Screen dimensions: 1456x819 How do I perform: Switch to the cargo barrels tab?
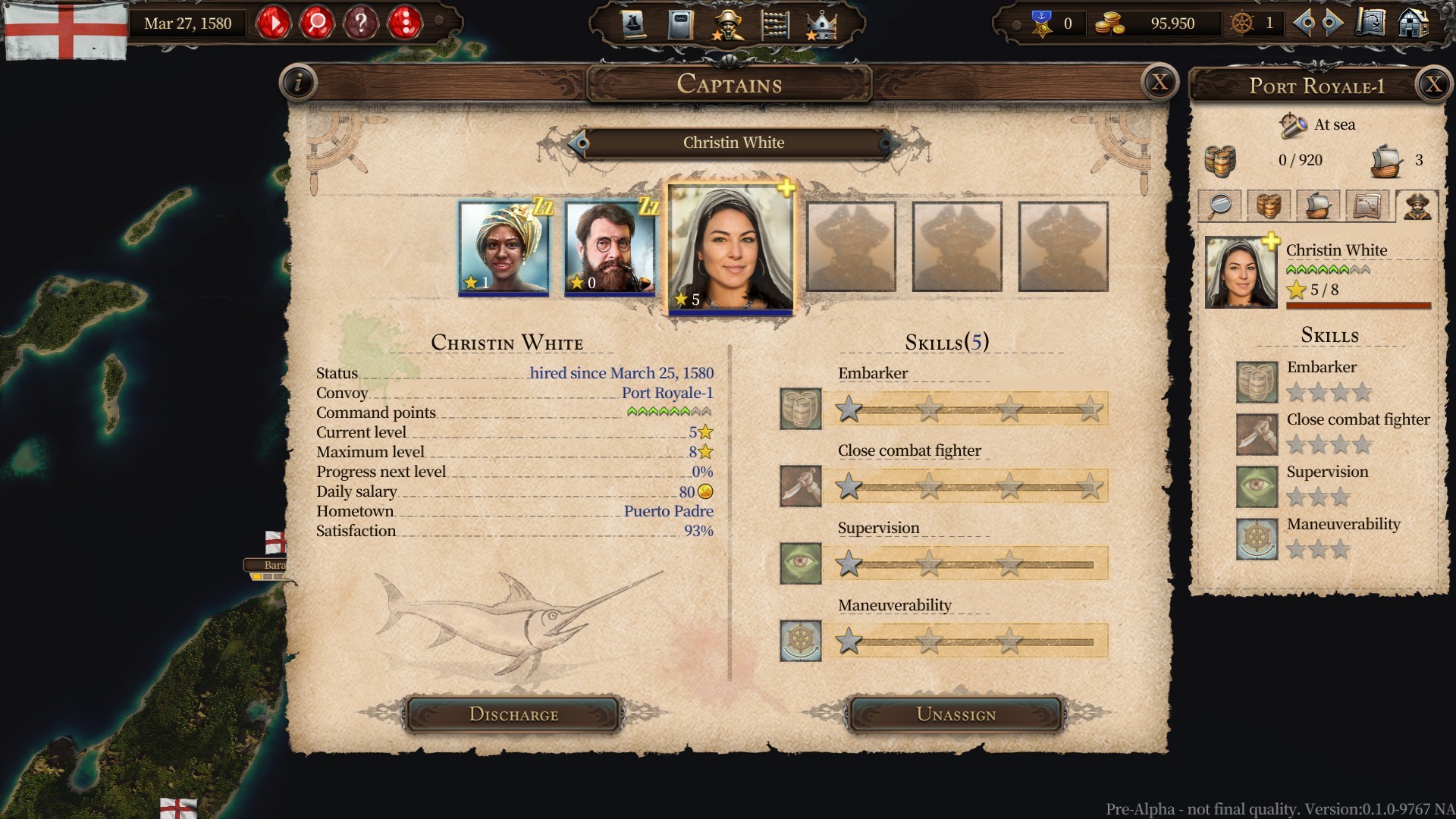pos(1268,206)
